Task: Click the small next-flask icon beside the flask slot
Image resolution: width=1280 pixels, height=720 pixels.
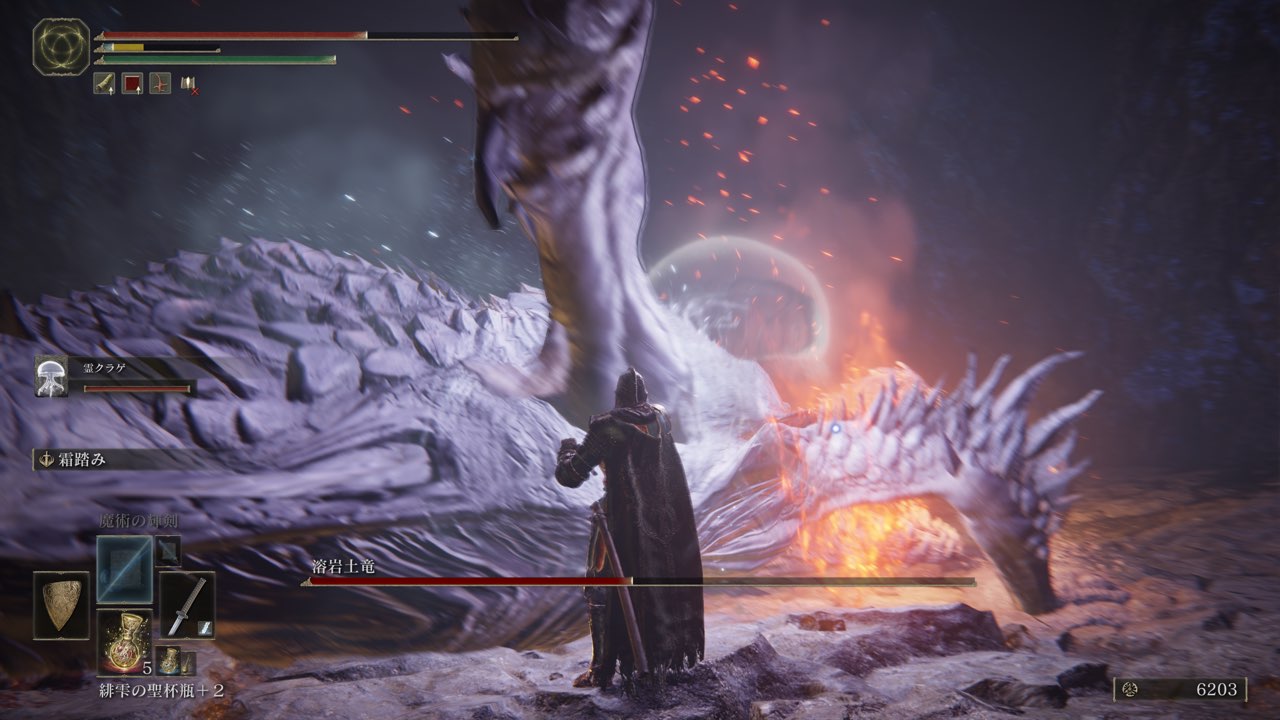Action: pyautogui.click(x=173, y=660)
